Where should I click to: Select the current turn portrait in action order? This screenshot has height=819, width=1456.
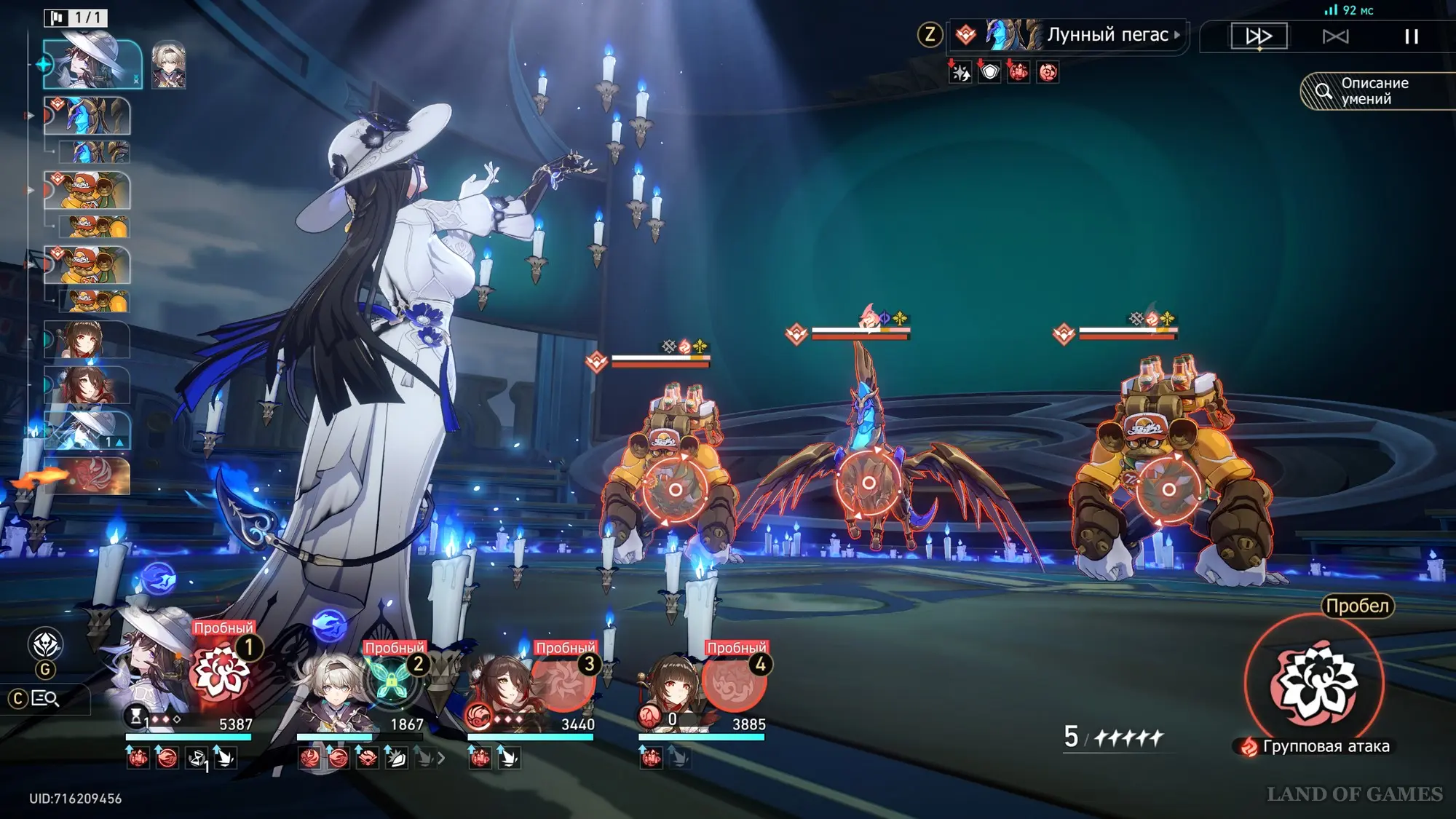point(92,64)
